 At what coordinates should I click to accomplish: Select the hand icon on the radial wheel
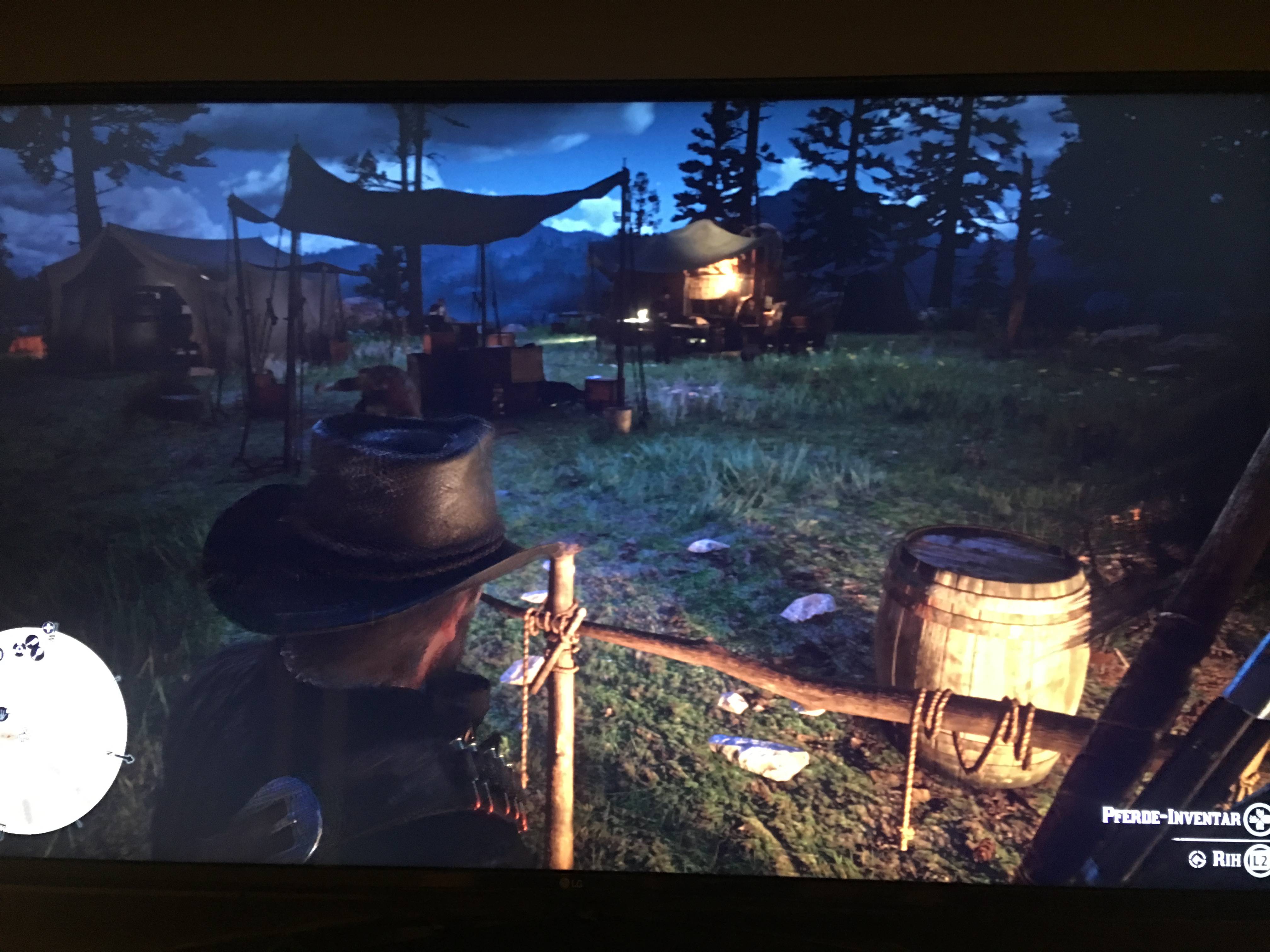pos(5,714)
